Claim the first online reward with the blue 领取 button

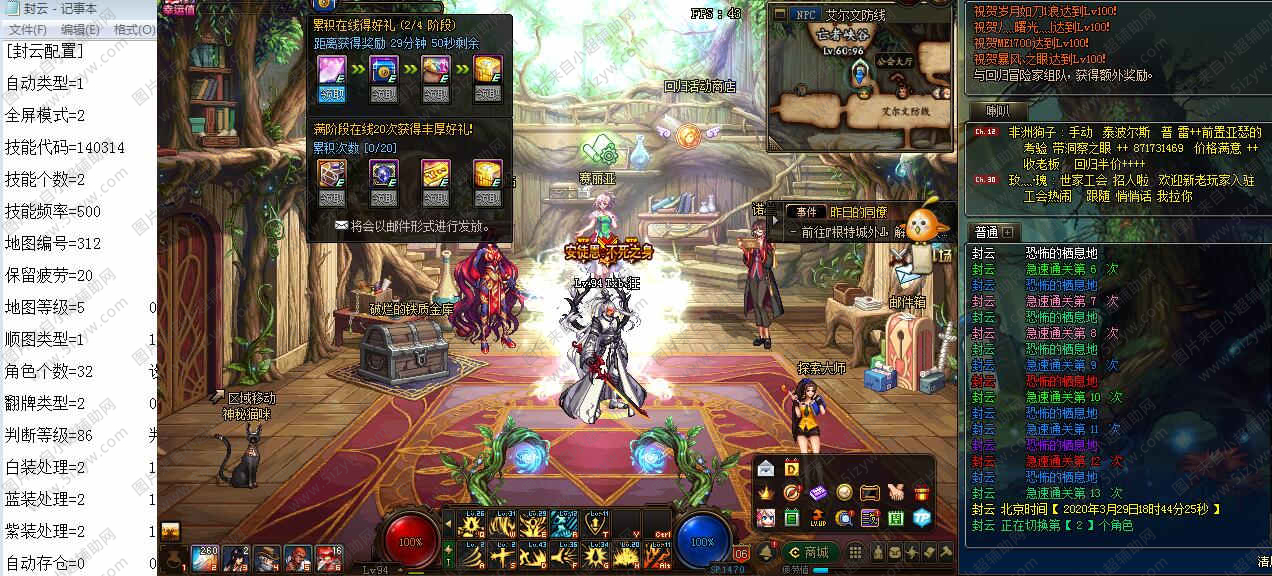[331, 94]
